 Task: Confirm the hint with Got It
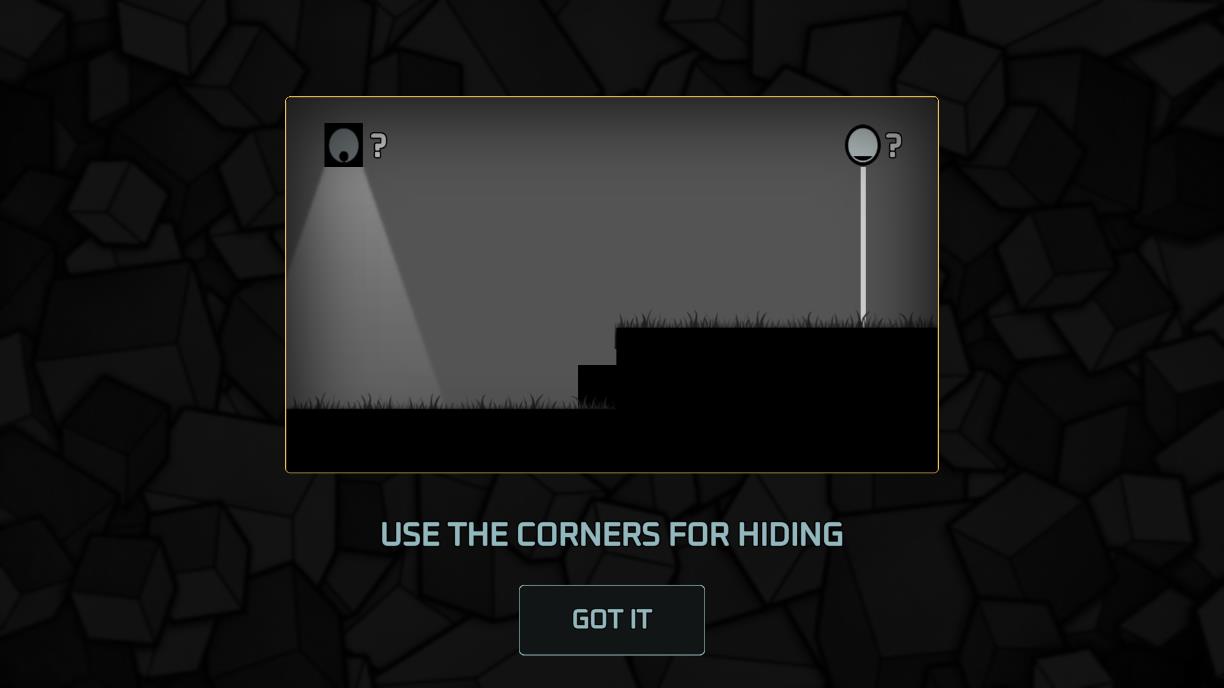click(611, 620)
